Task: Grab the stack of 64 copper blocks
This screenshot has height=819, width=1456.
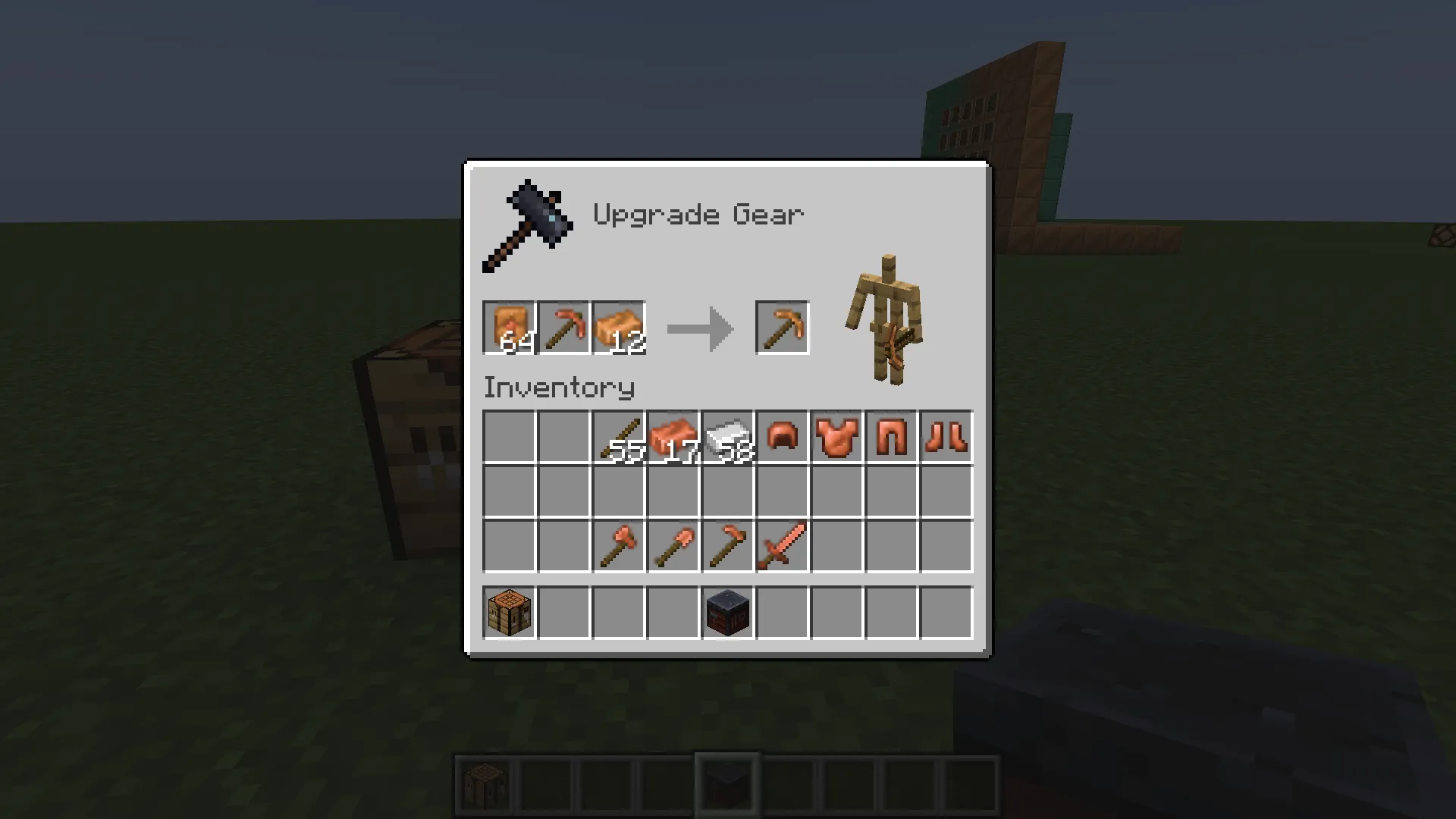Action: coord(508,328)
